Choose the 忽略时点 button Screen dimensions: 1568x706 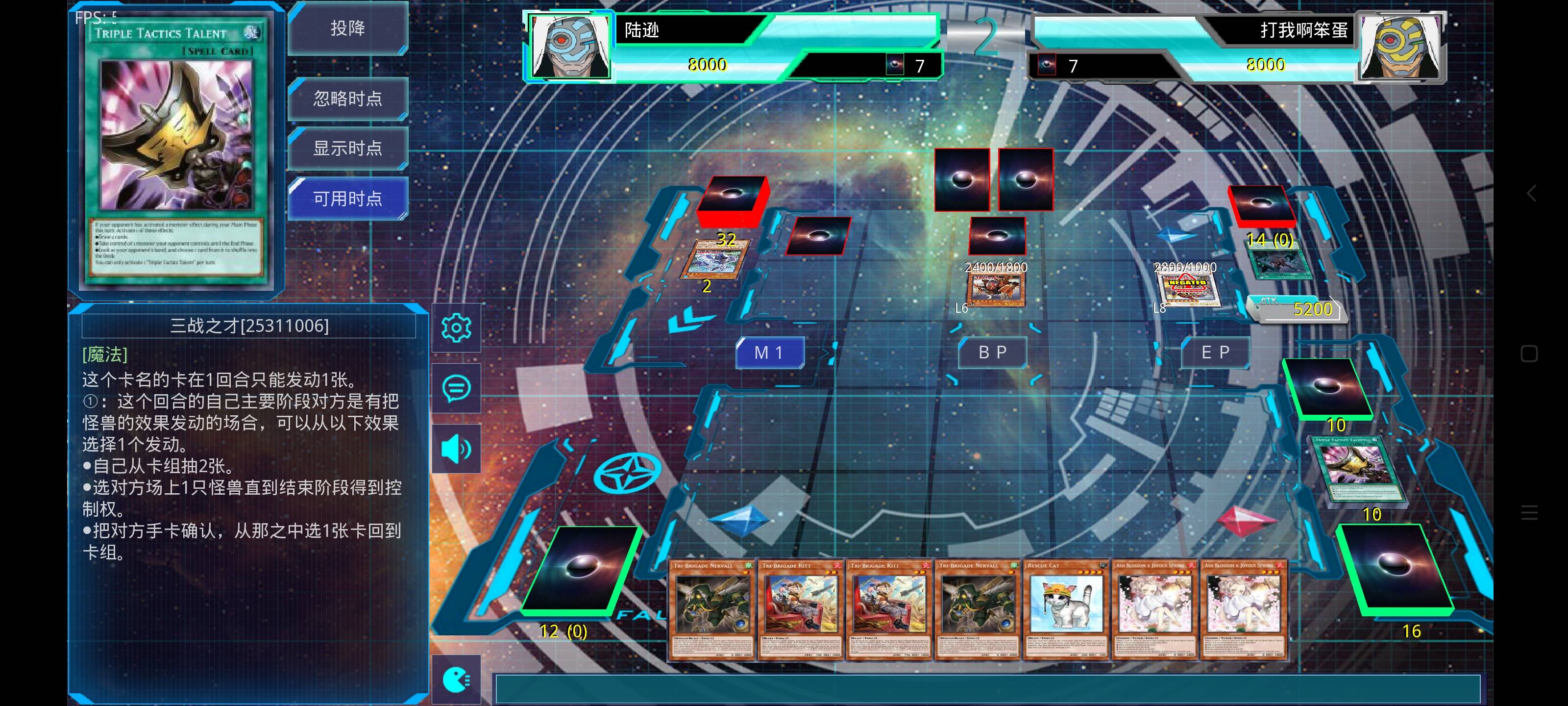tap(347, 99)
